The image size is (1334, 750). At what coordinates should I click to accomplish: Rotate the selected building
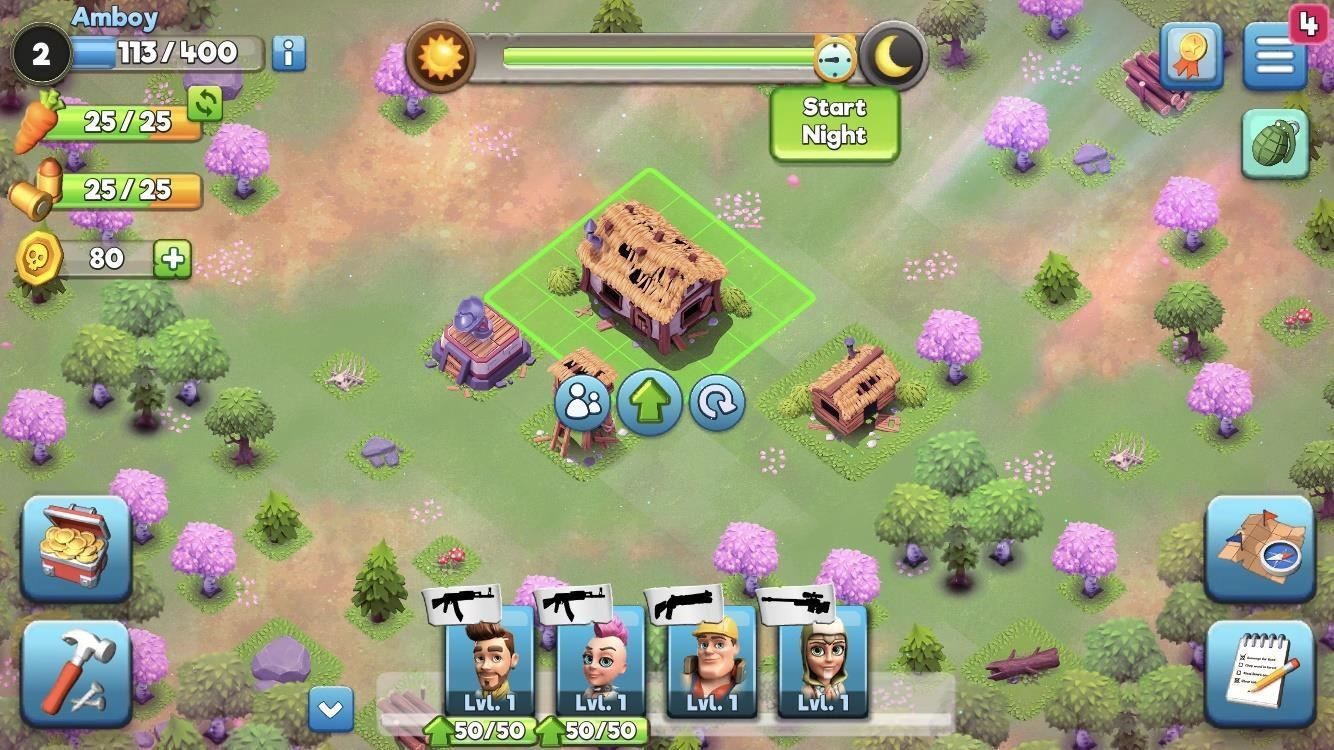click(x=717, y=403)
